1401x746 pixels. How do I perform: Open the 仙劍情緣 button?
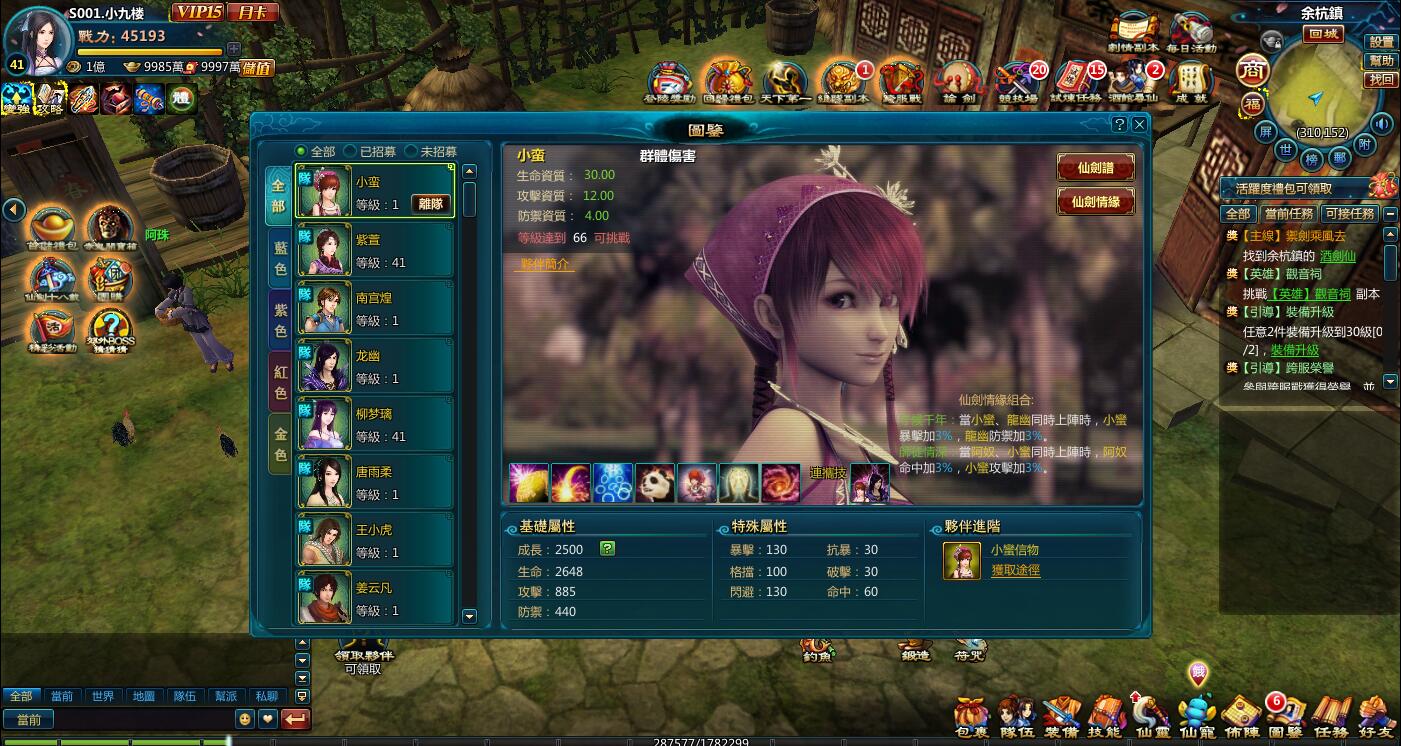pos(1096,202)
